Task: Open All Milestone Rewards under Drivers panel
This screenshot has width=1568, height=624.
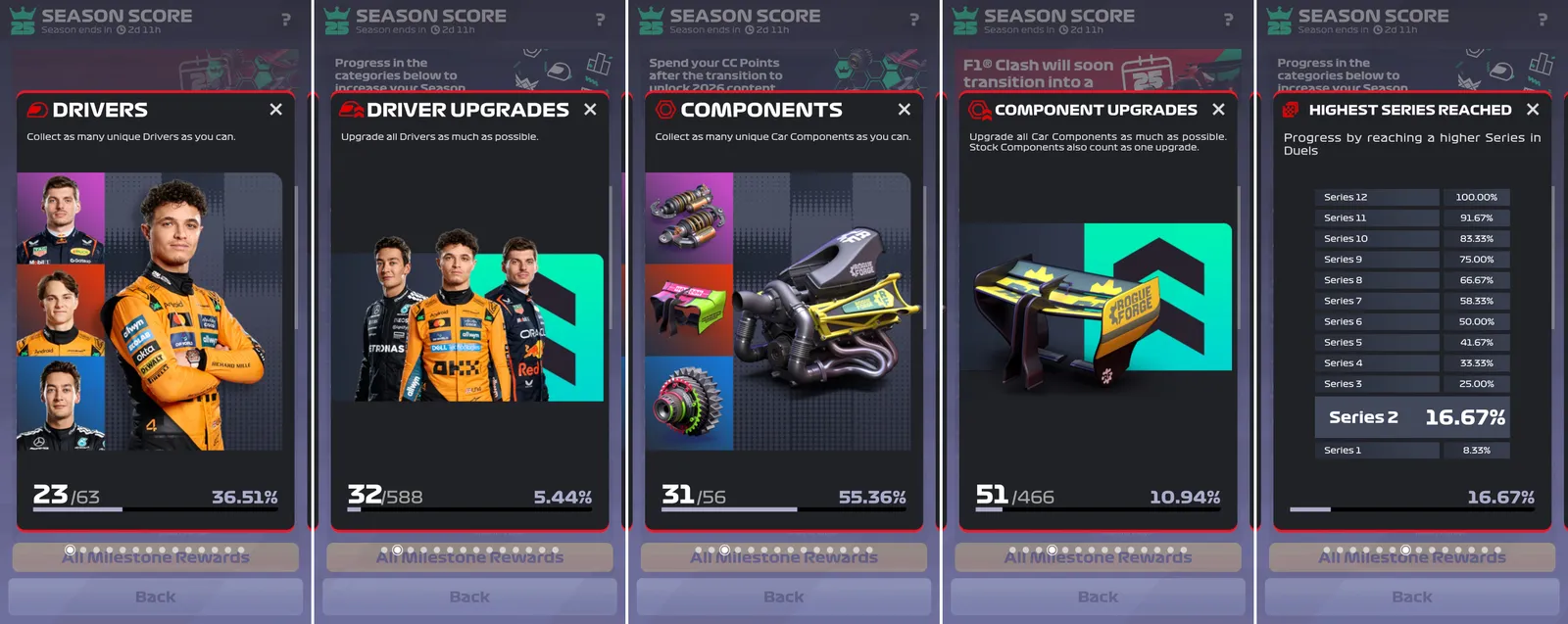Action: 156,558
